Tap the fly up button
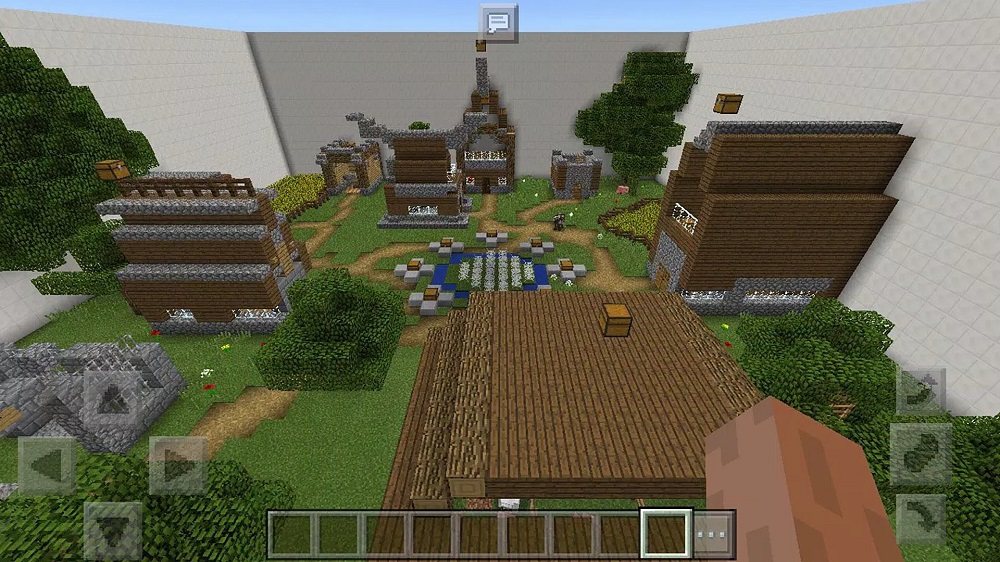Screen dimensions: 1000x562 921,391
